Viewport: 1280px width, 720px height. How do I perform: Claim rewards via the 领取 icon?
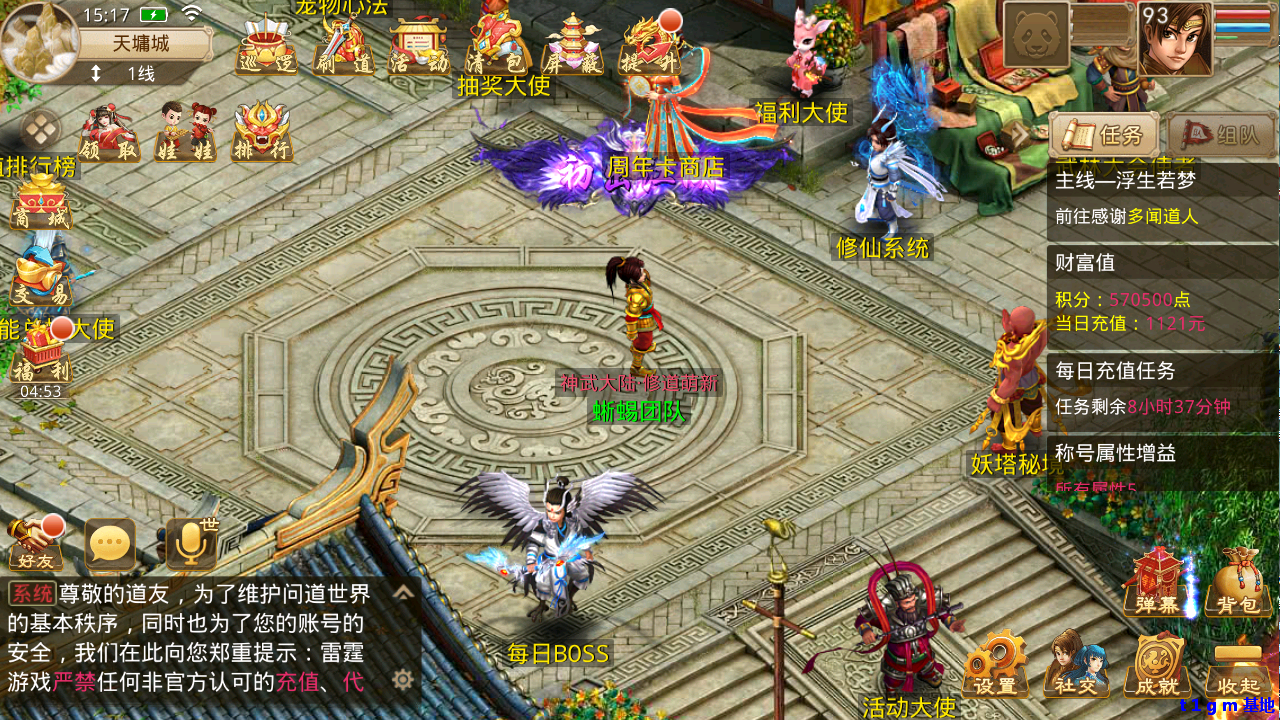click(x=109, y=134)
